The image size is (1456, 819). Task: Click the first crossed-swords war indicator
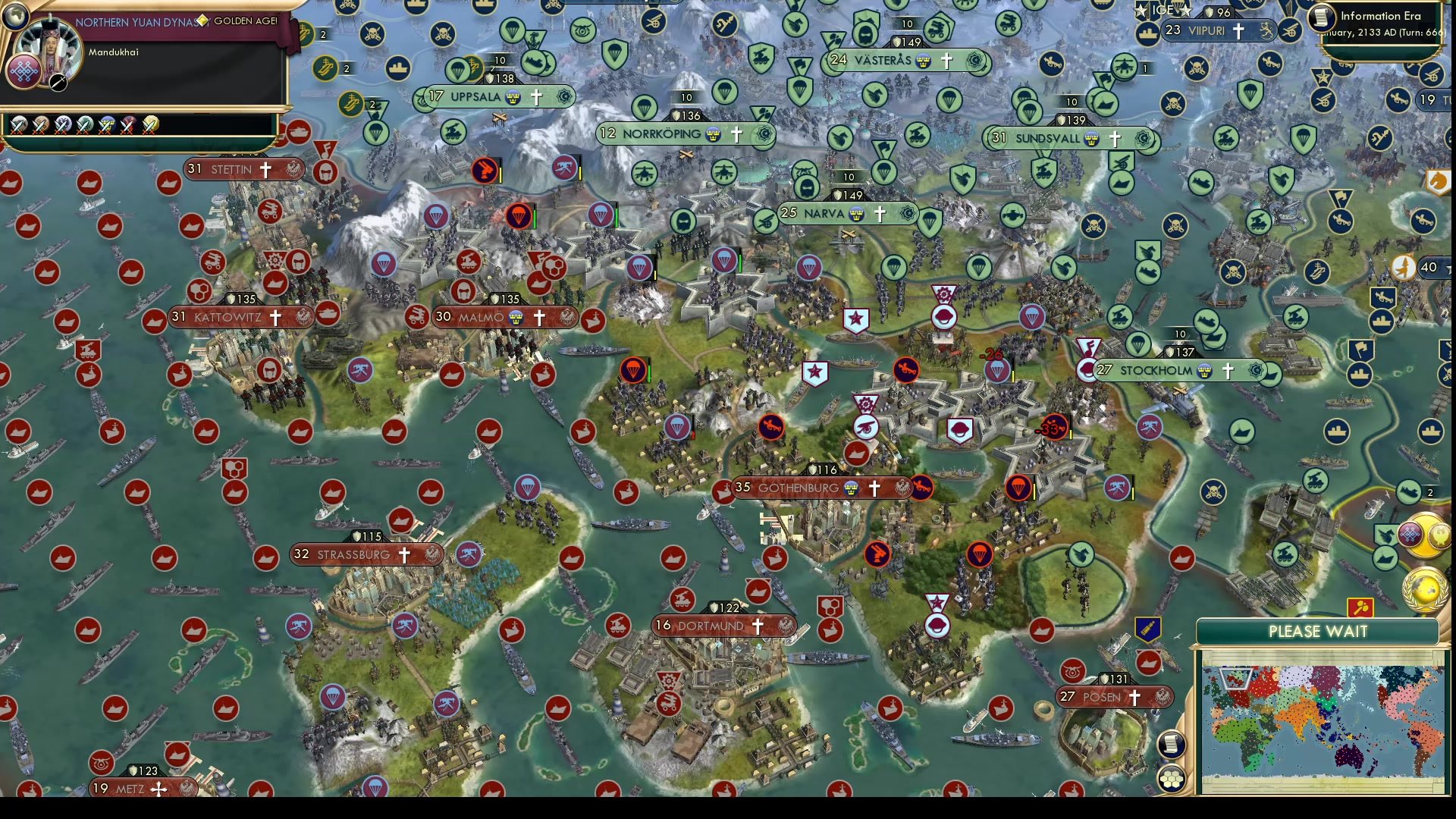pyautogui.click(x=18, y=128)
